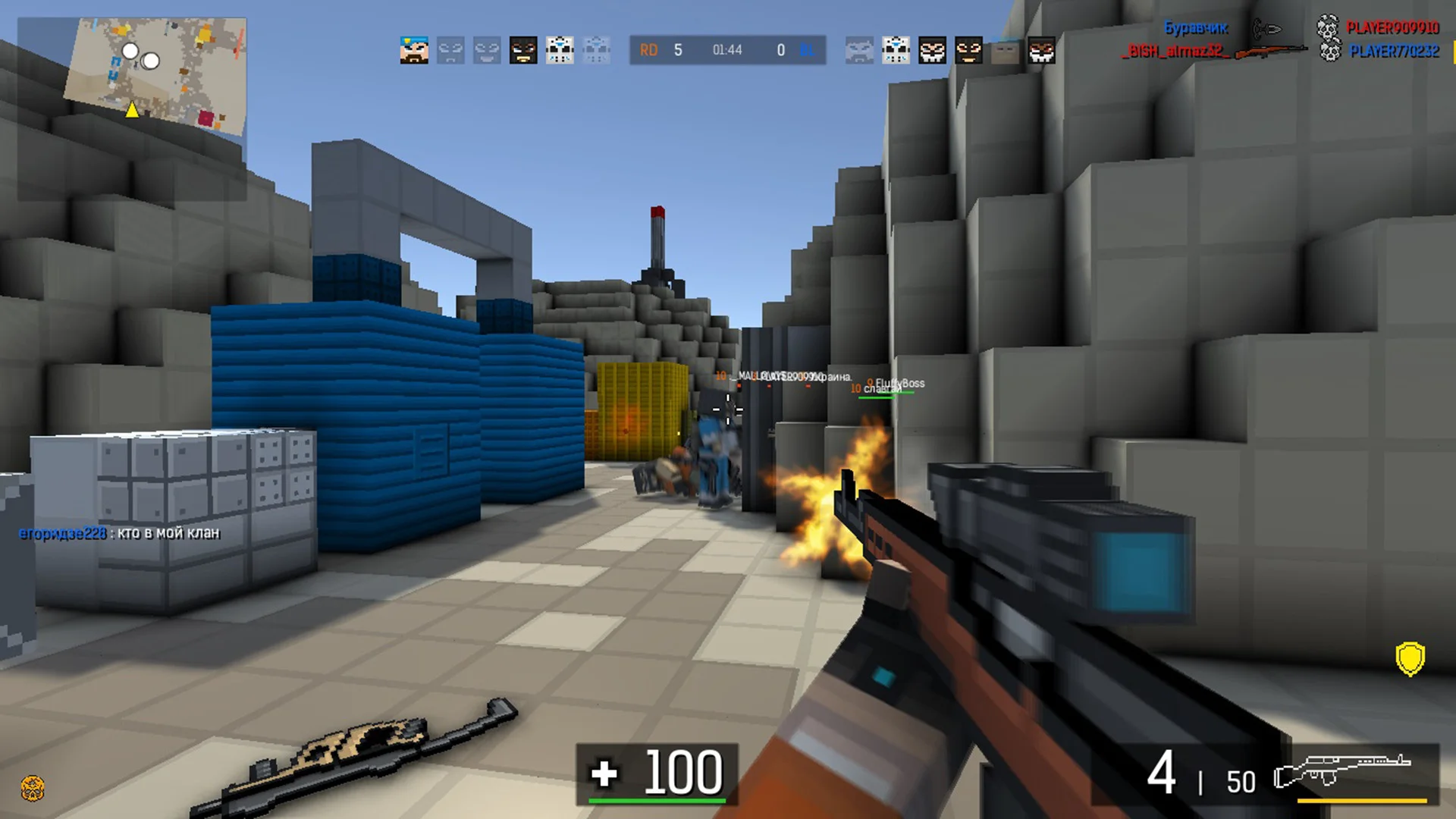1456x819 pixels.
Task: Select the police-cap player avatar top left
Action: pos(413,49)
